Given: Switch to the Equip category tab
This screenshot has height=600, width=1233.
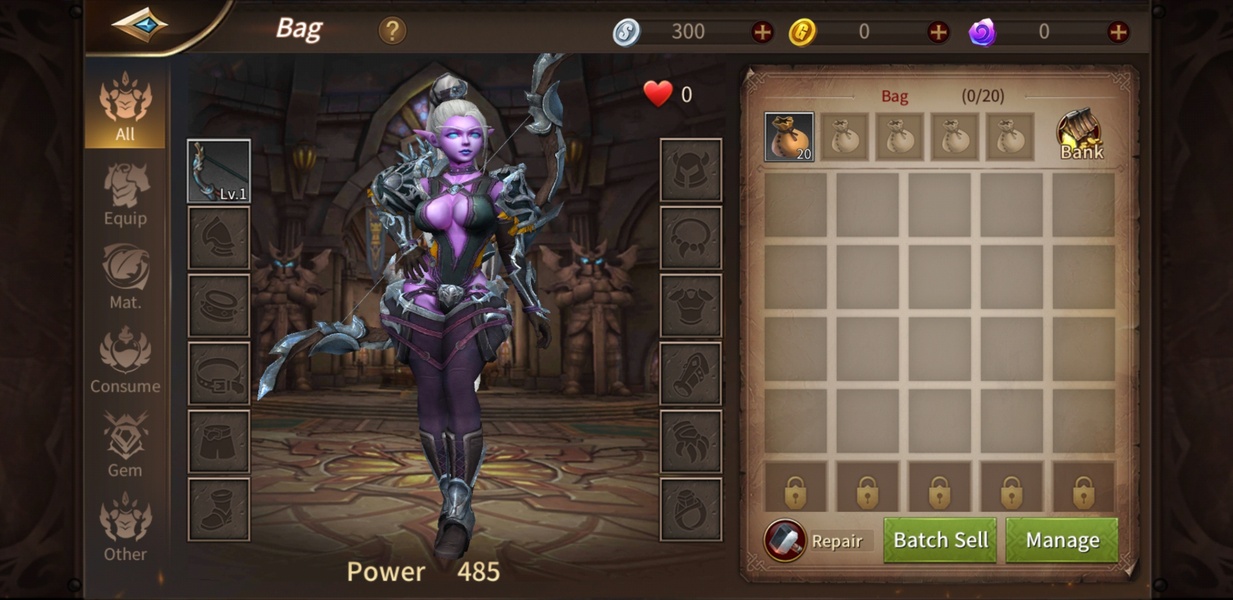Looking at the screenshot, I should (125, 192).
